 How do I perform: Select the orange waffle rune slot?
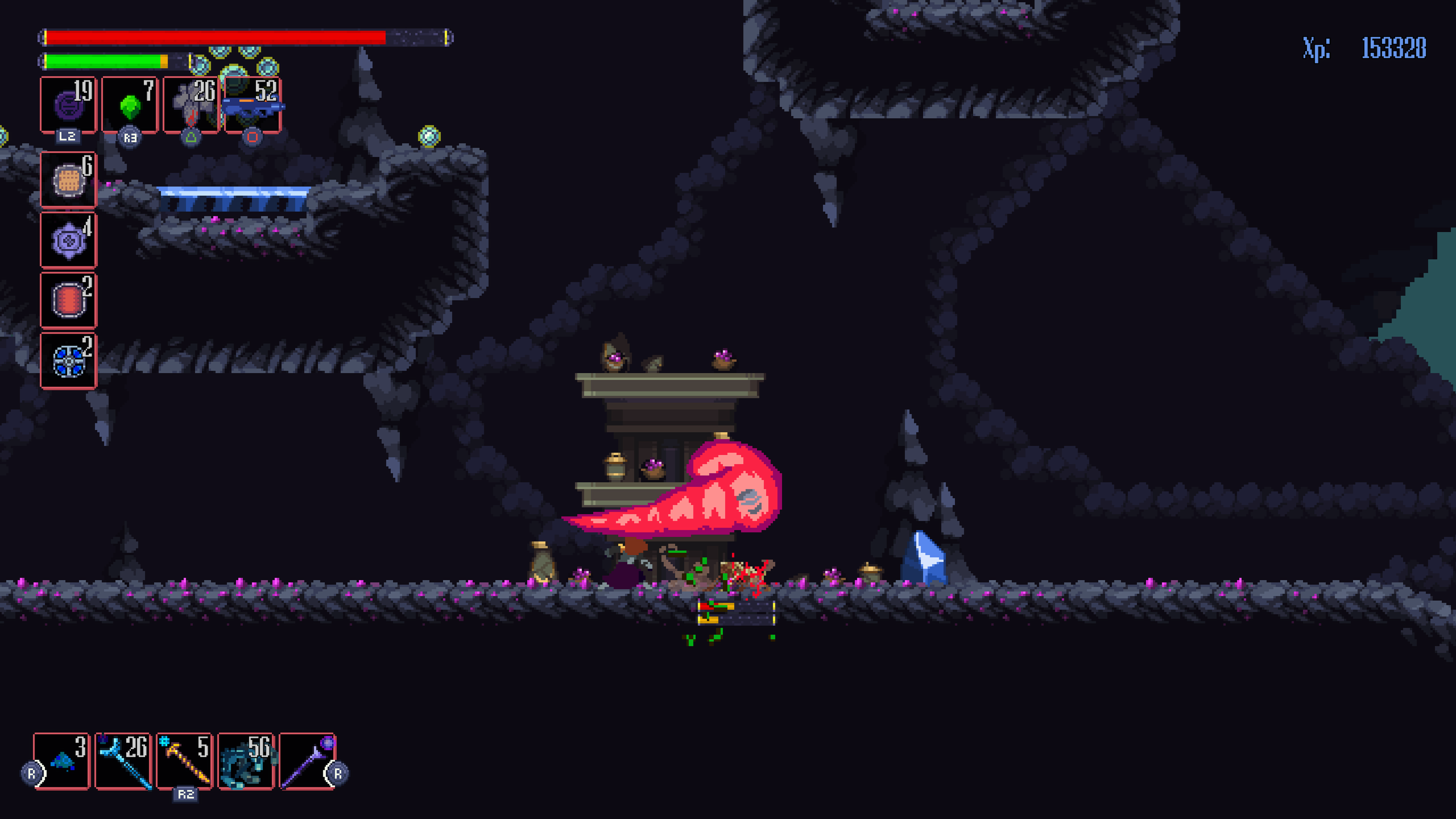pos(68,180)
